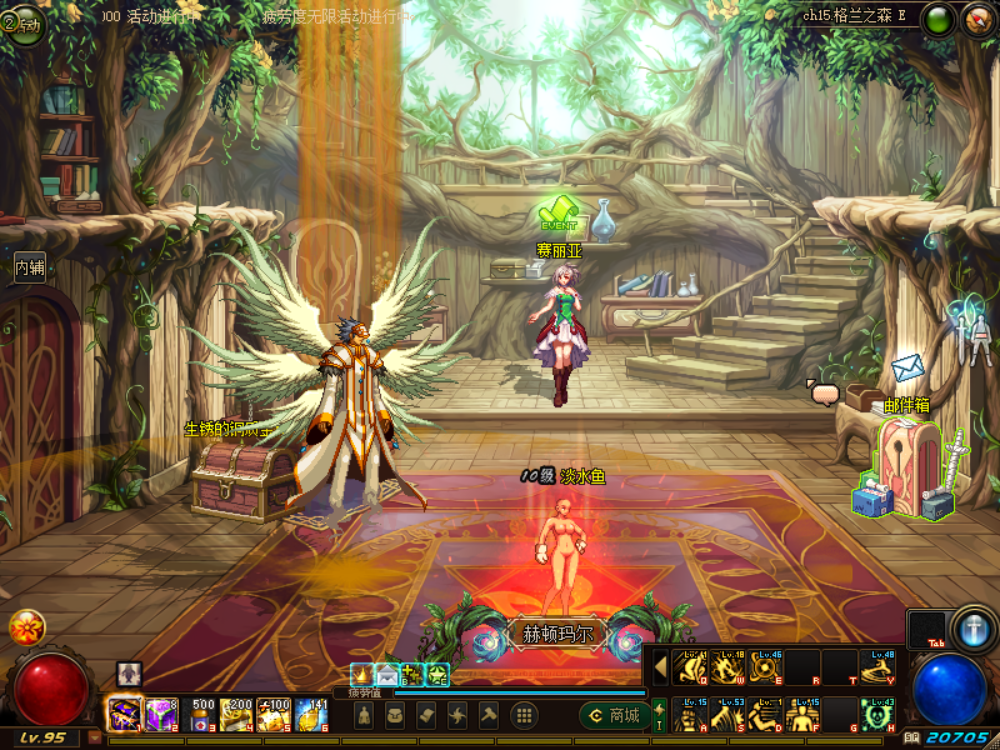Image resolution: width=1000 pixels, height=750 pixels.
Task: Use the purple chest item in slot 1
Action: point(125,714)
